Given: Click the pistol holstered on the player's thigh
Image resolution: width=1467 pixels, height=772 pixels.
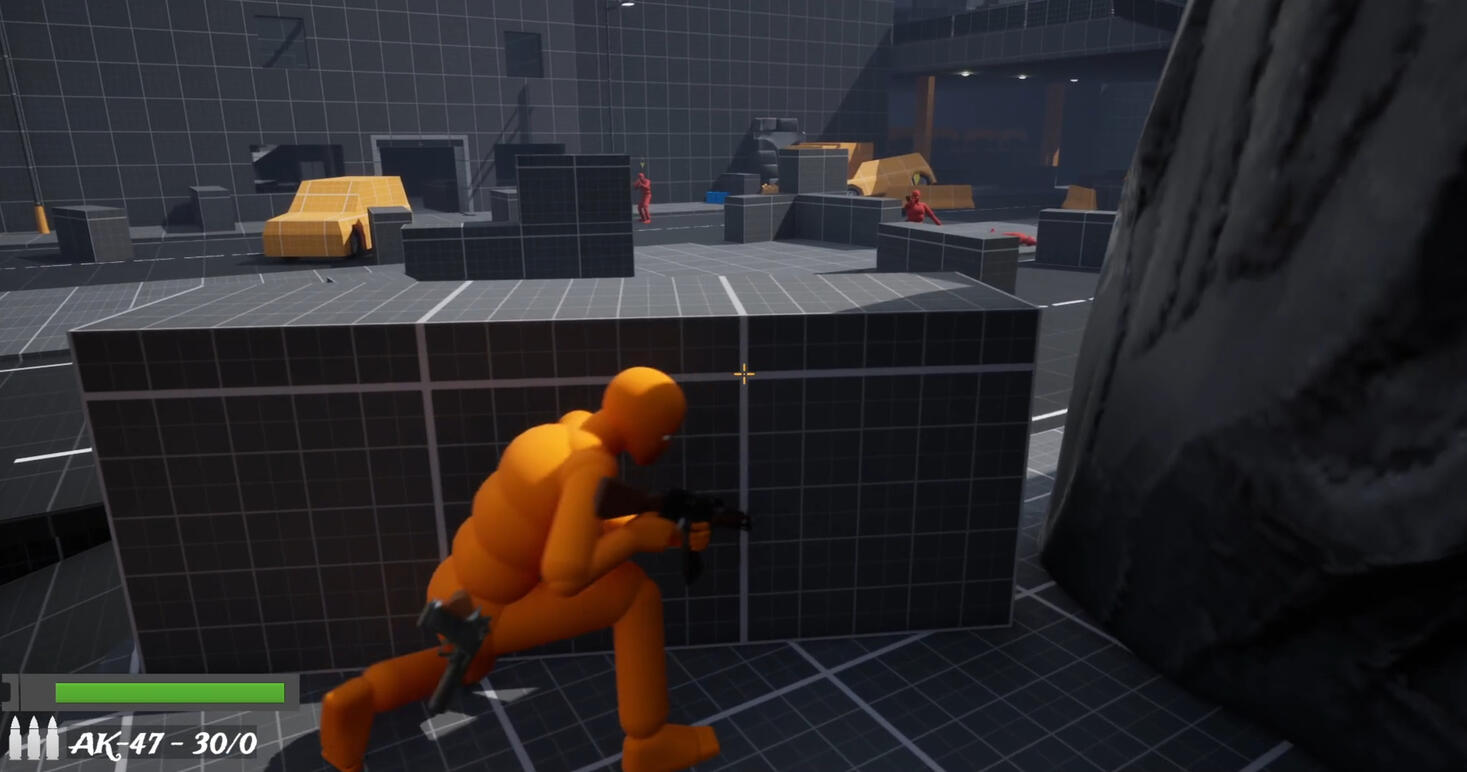Looking at the screenshot, I should 455,645.
